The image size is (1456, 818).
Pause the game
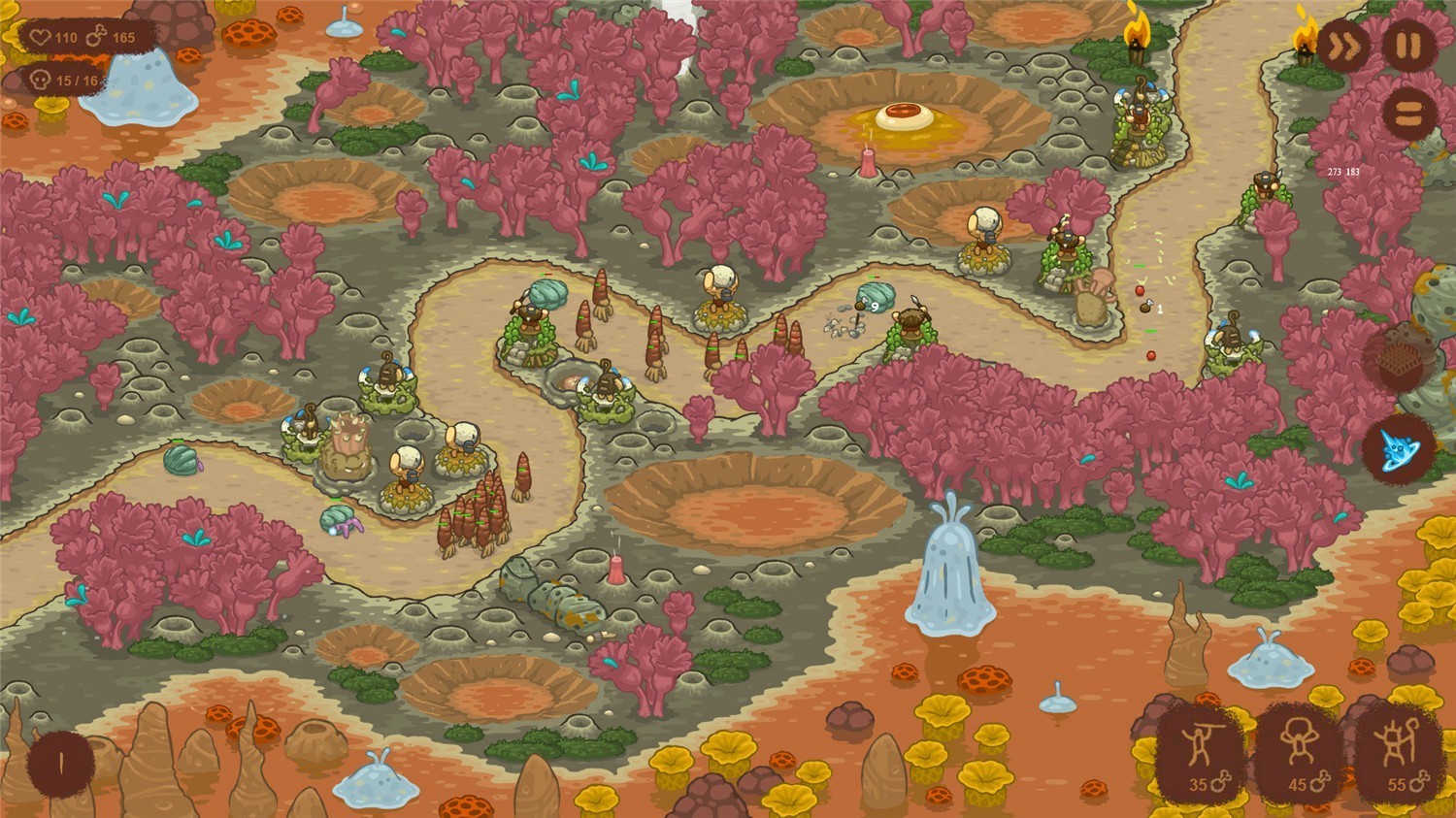(1408, 46)
